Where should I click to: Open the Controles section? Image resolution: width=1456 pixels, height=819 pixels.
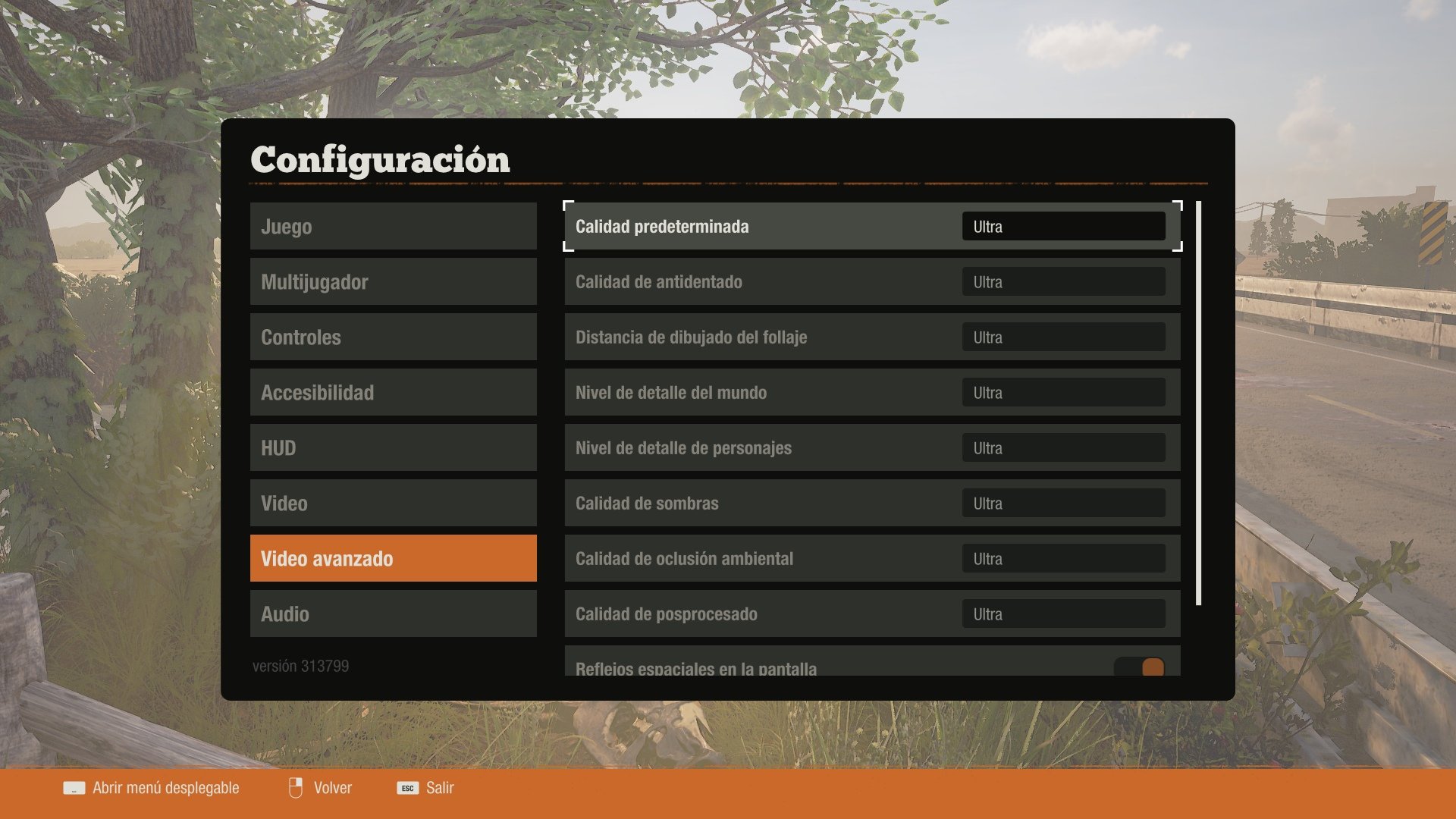tap(393, 337)
